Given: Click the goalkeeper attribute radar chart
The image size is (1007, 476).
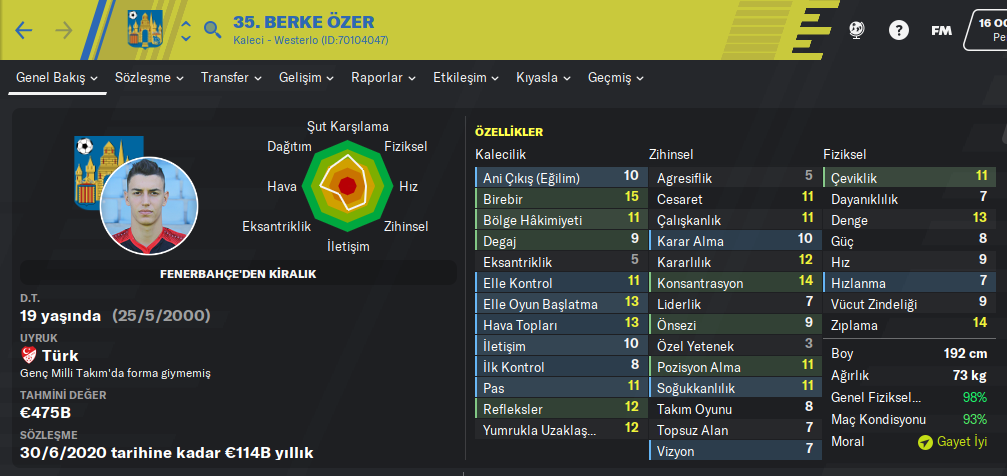Looking at the screenshot, I should pyautogui.click(x=347, y=185).
